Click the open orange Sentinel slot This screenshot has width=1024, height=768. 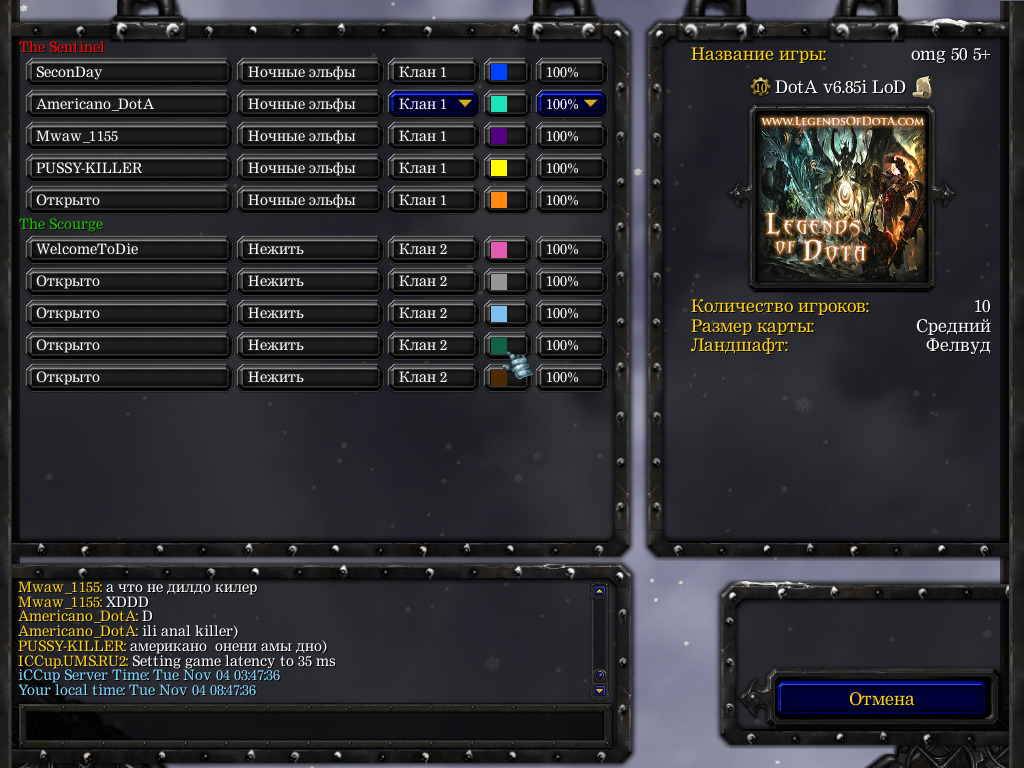tap(128, 200)
